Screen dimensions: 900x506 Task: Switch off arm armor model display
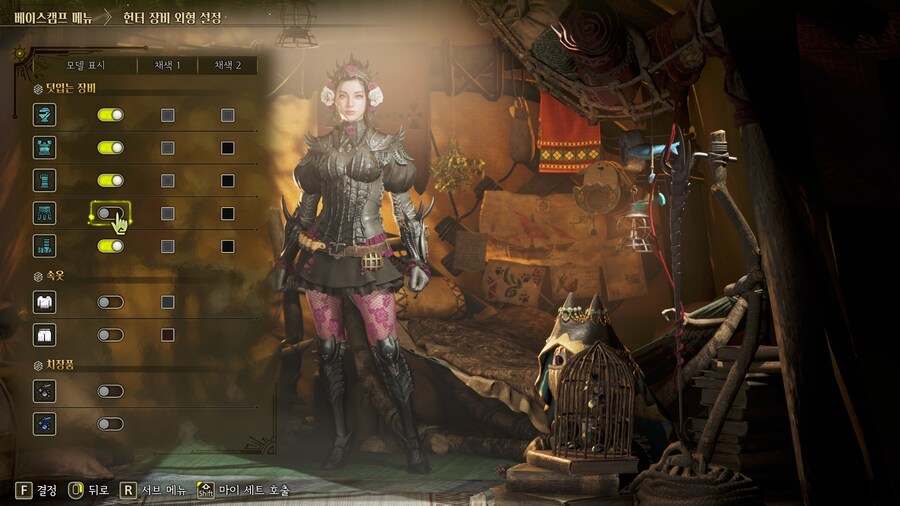110,181
